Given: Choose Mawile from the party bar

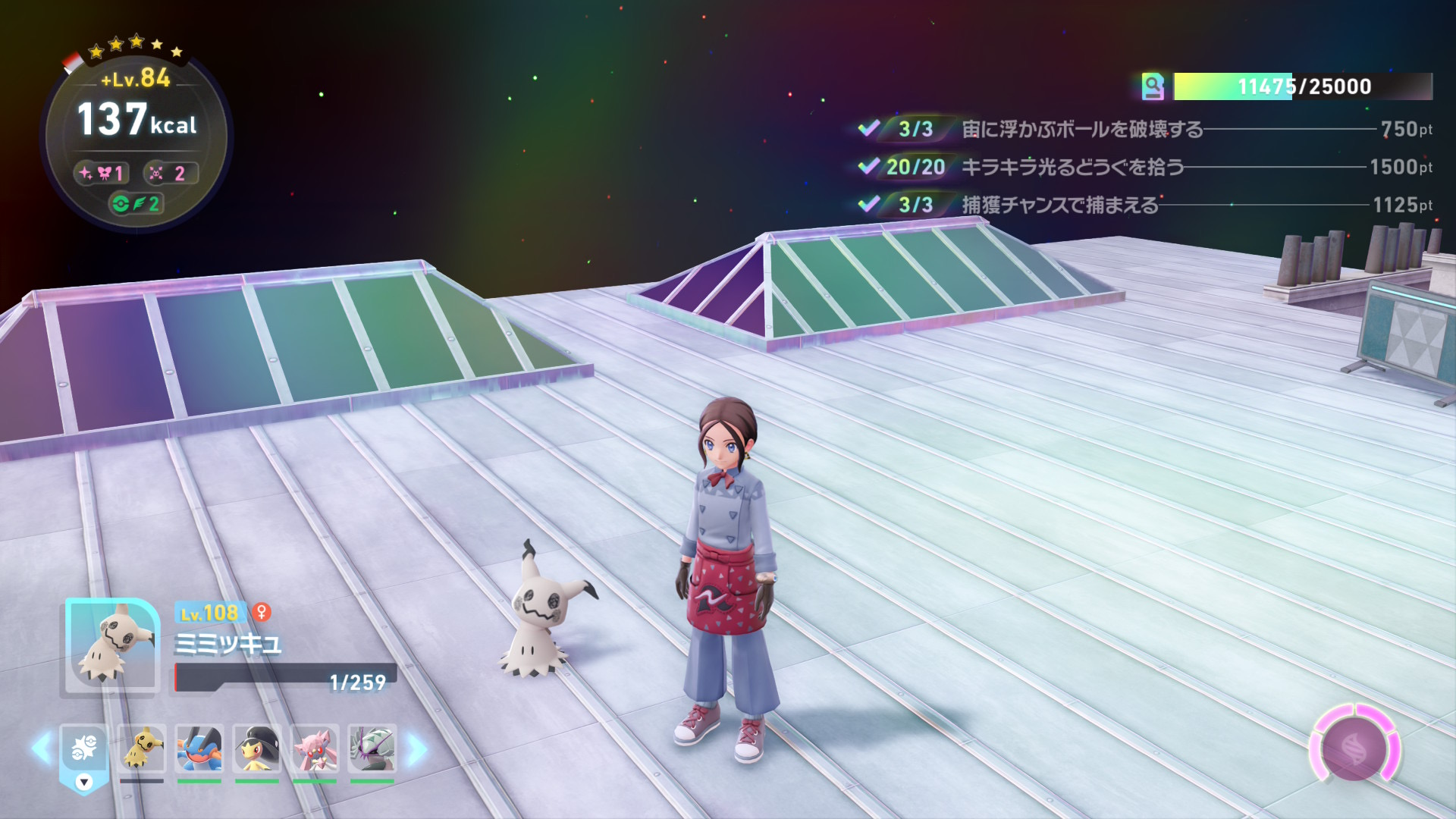Looking at the screenshot, I should tap(256, 748).
